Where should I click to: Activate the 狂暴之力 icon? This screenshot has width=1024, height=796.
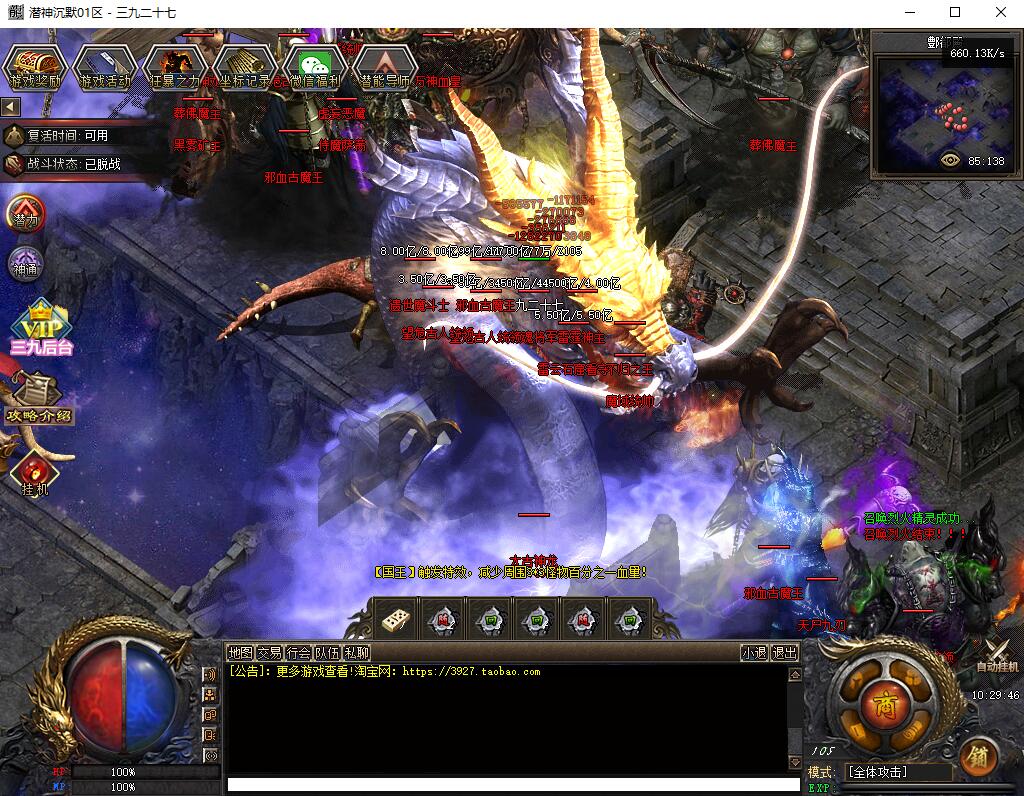click(x=175, y=67)
